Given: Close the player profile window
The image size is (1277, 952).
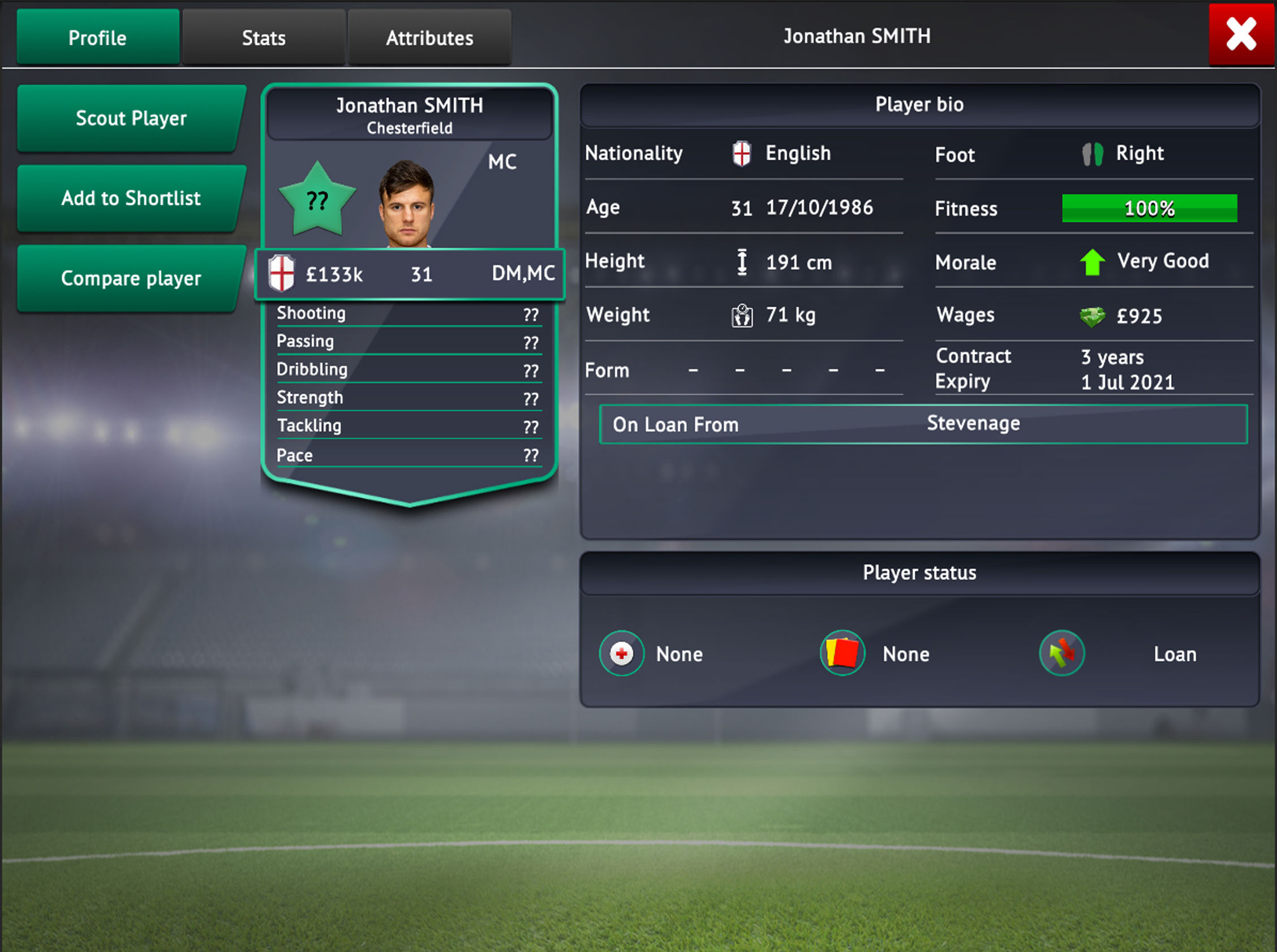Looking at the screenshot, I should coord(1241,34).
